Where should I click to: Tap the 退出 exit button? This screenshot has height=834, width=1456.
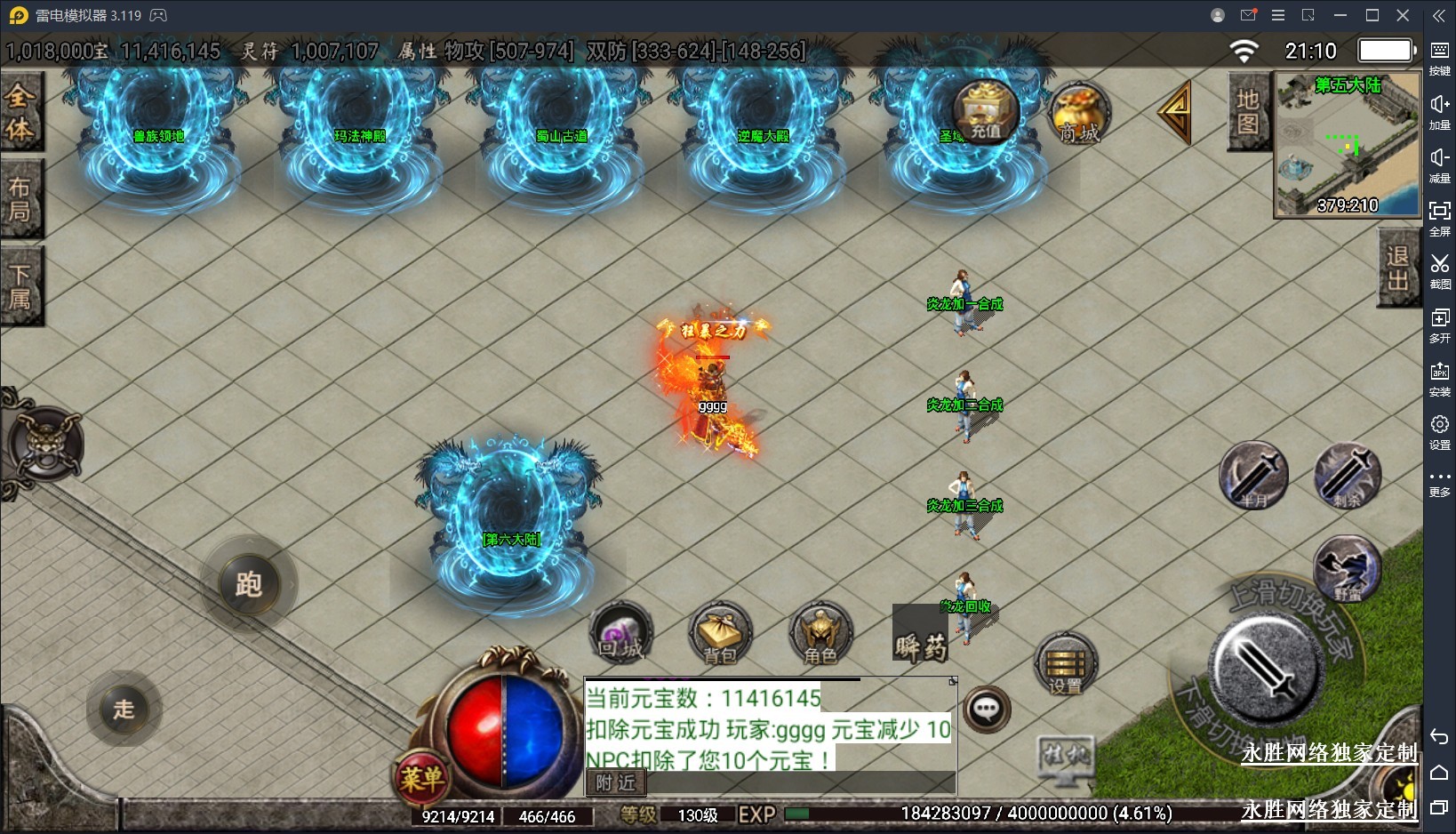[x=1397, y=268]
